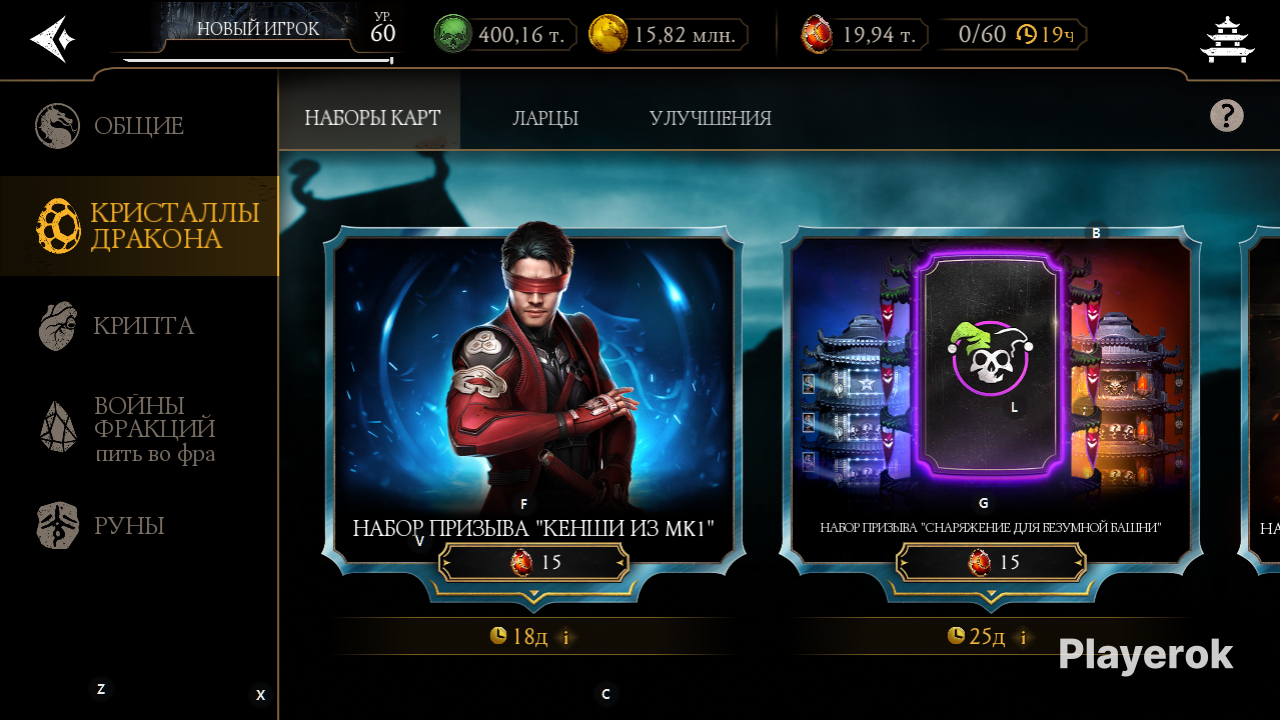Choose the Войны Фракций category

(138, 428)
